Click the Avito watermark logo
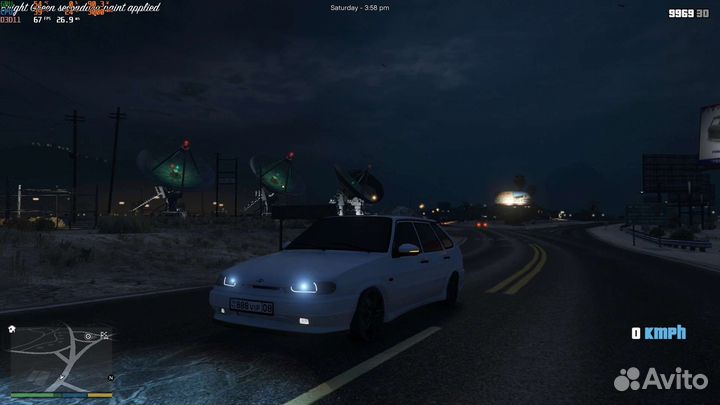Screen dimensions: 720x405 (x=662, y=378)
